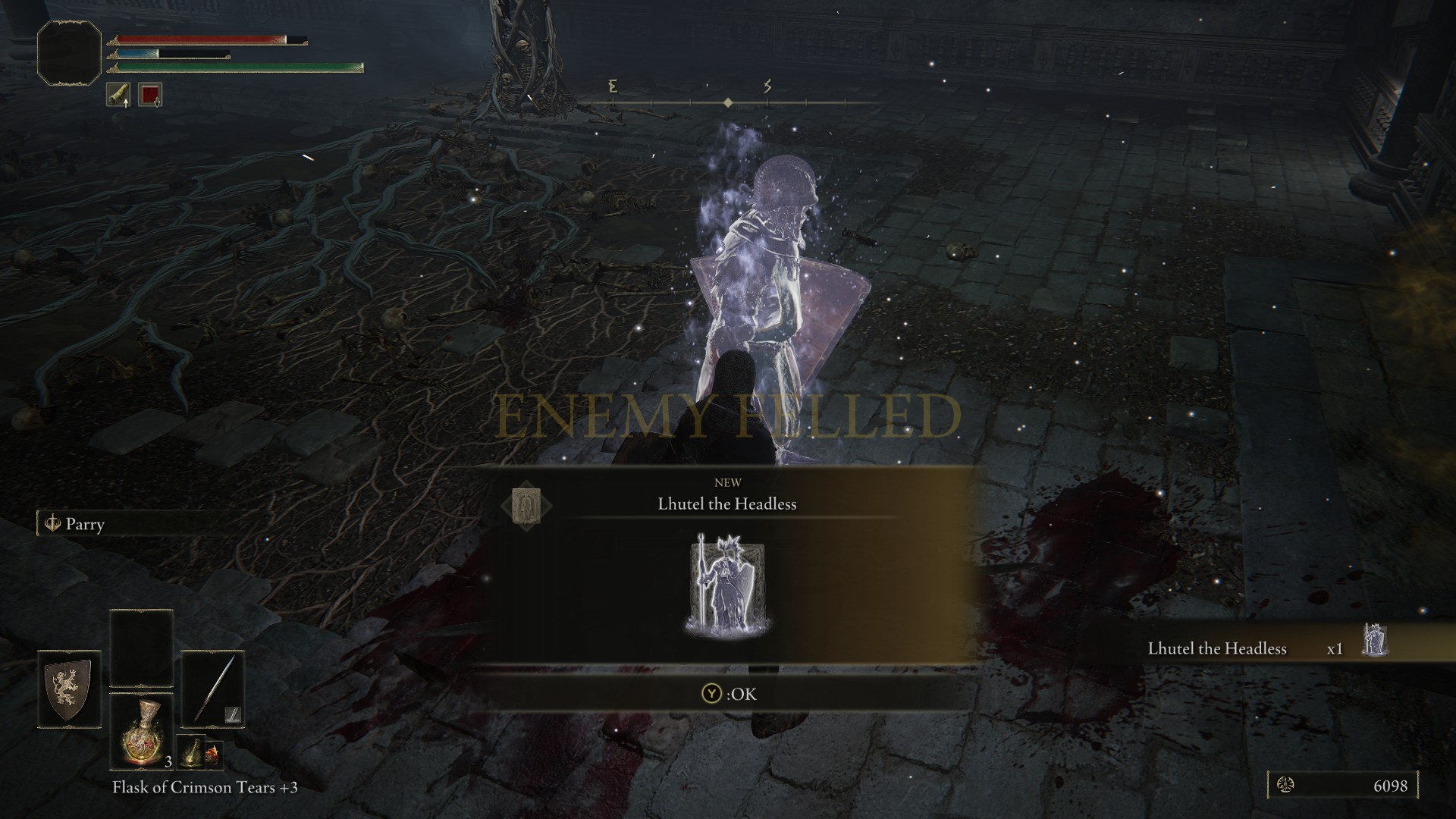
Task: Click the red square status effect icon
Action: click(150, 95)
